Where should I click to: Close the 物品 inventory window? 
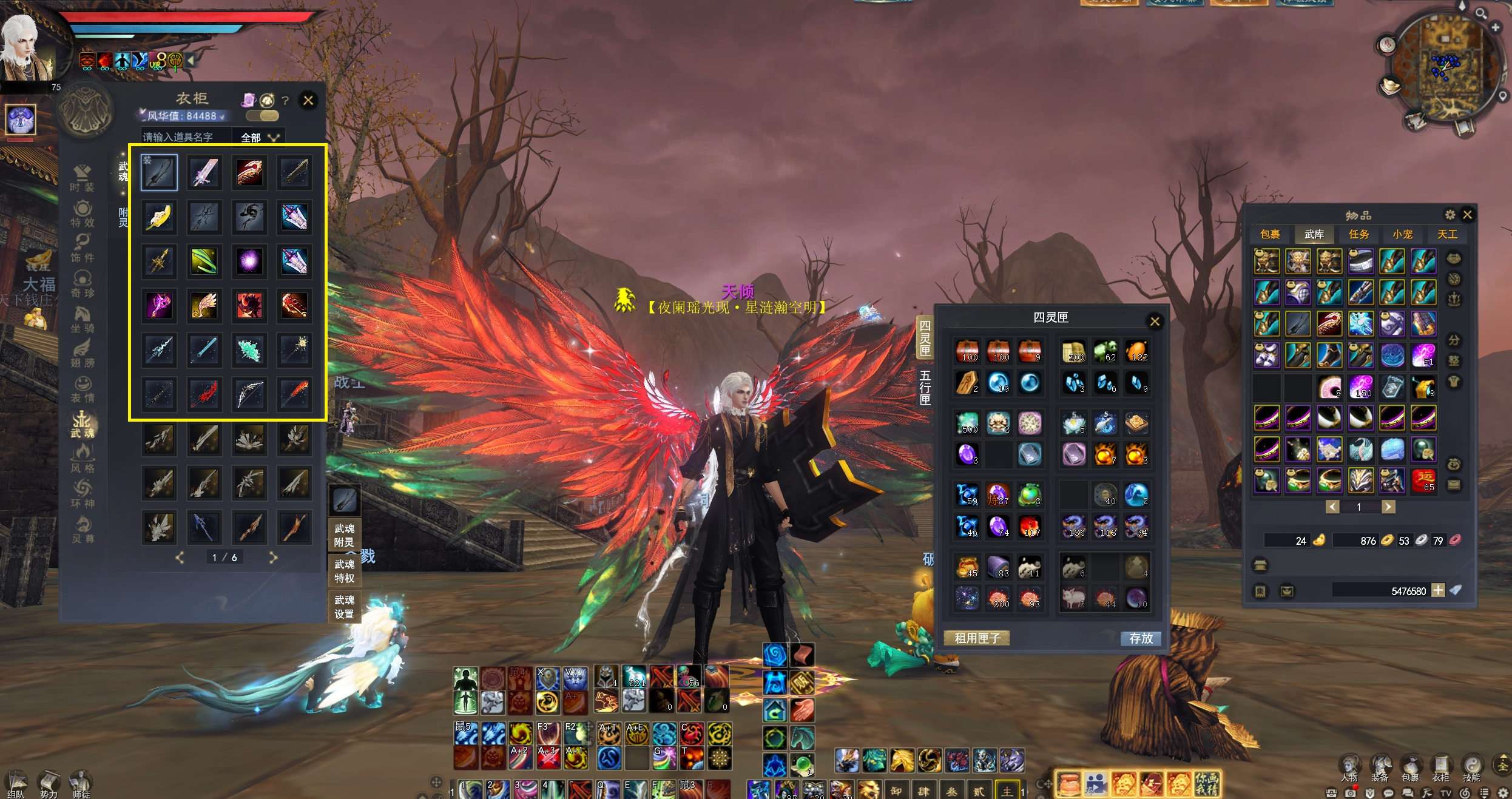[x=1467, y=215]
